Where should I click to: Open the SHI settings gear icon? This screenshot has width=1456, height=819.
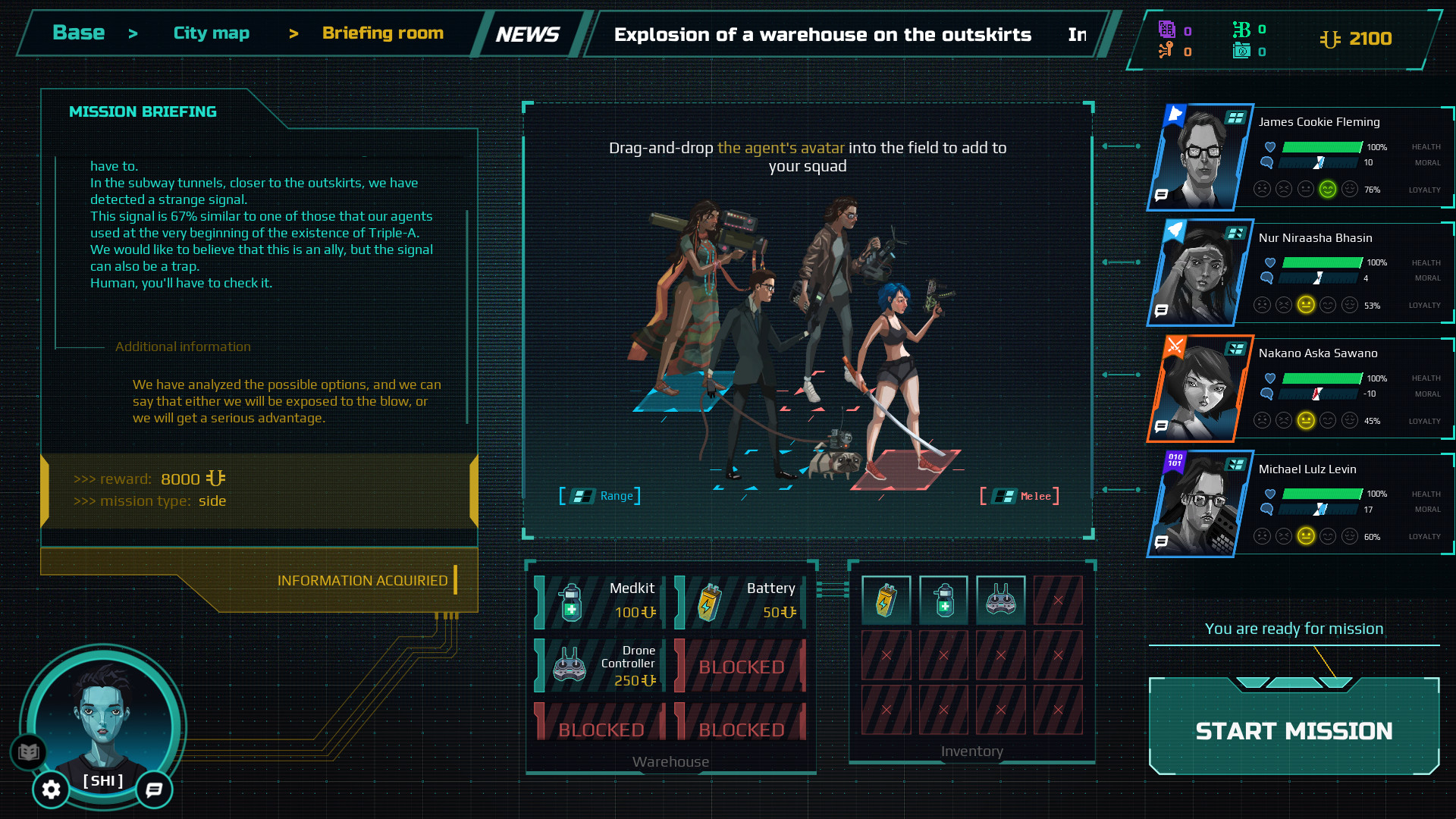[51, 789]
